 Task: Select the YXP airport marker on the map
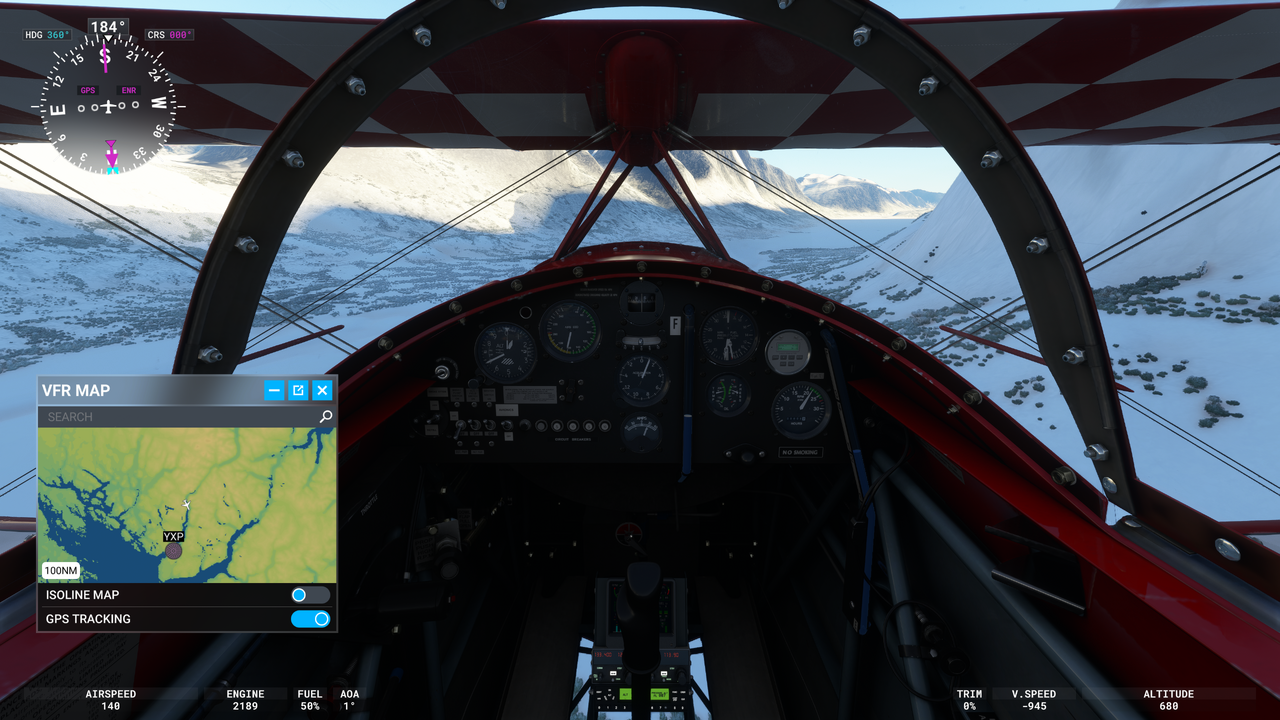pyautogui.click(x=172, y=549)
